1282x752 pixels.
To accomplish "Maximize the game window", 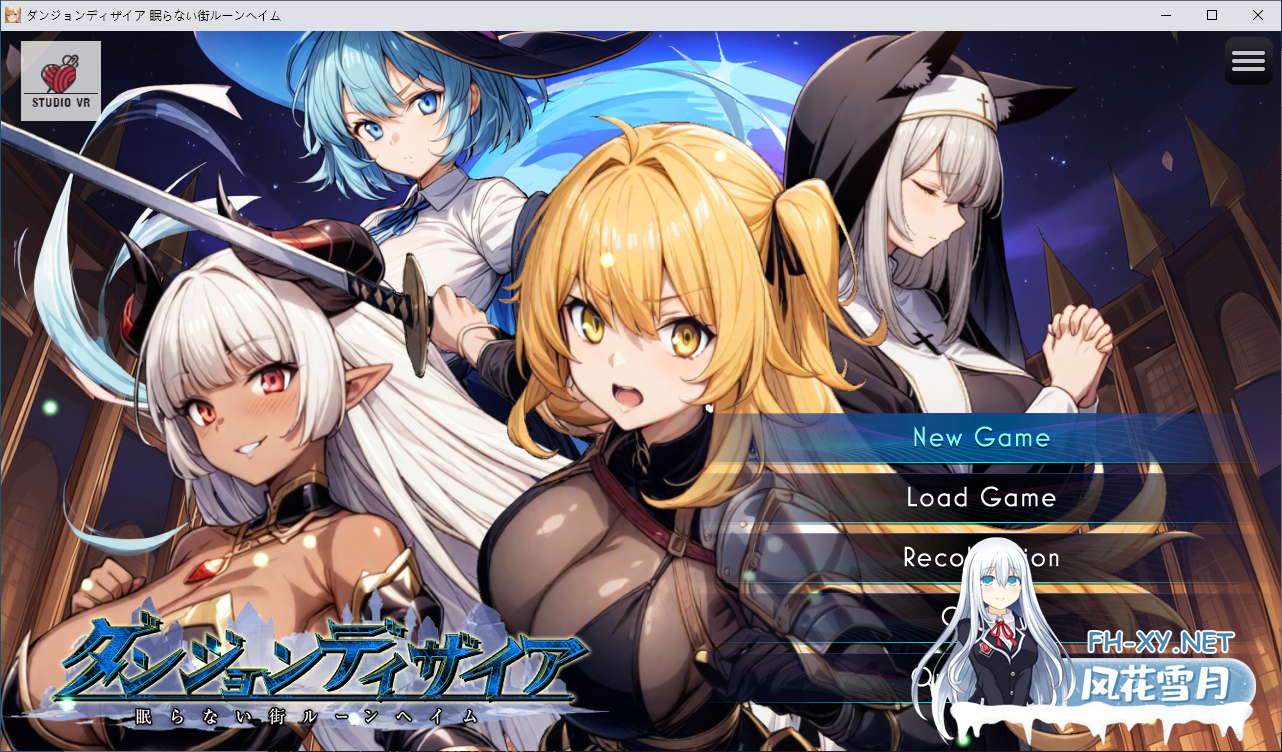I will [x=1211, y=15].
